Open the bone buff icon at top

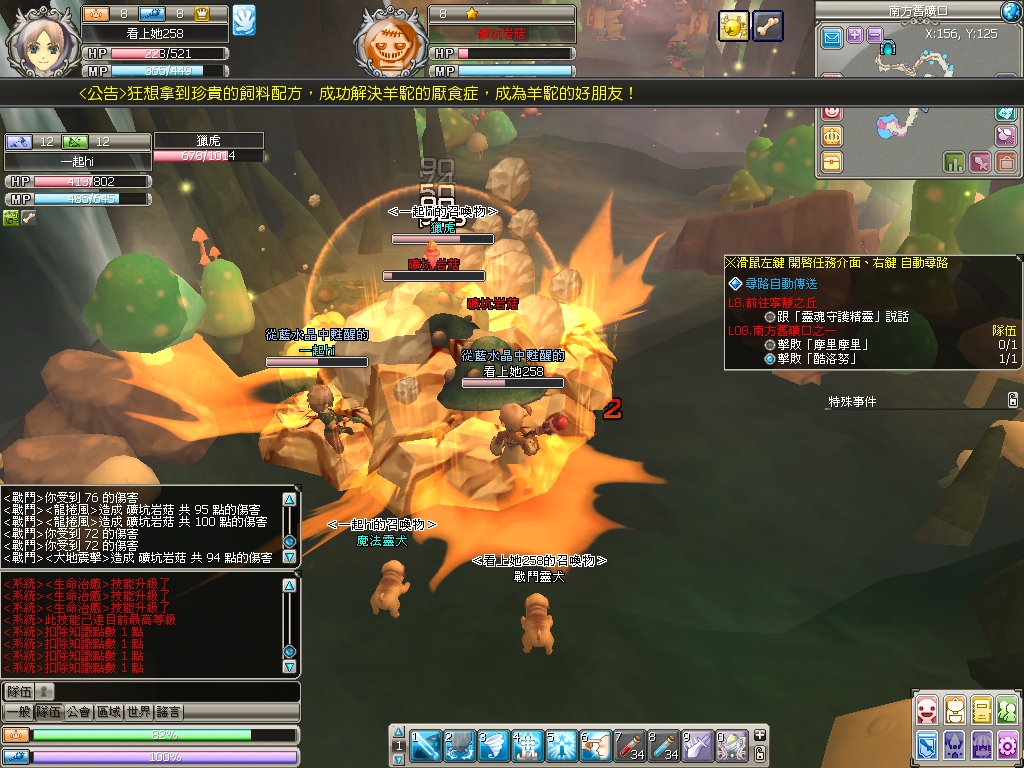[x=768, y=26]
